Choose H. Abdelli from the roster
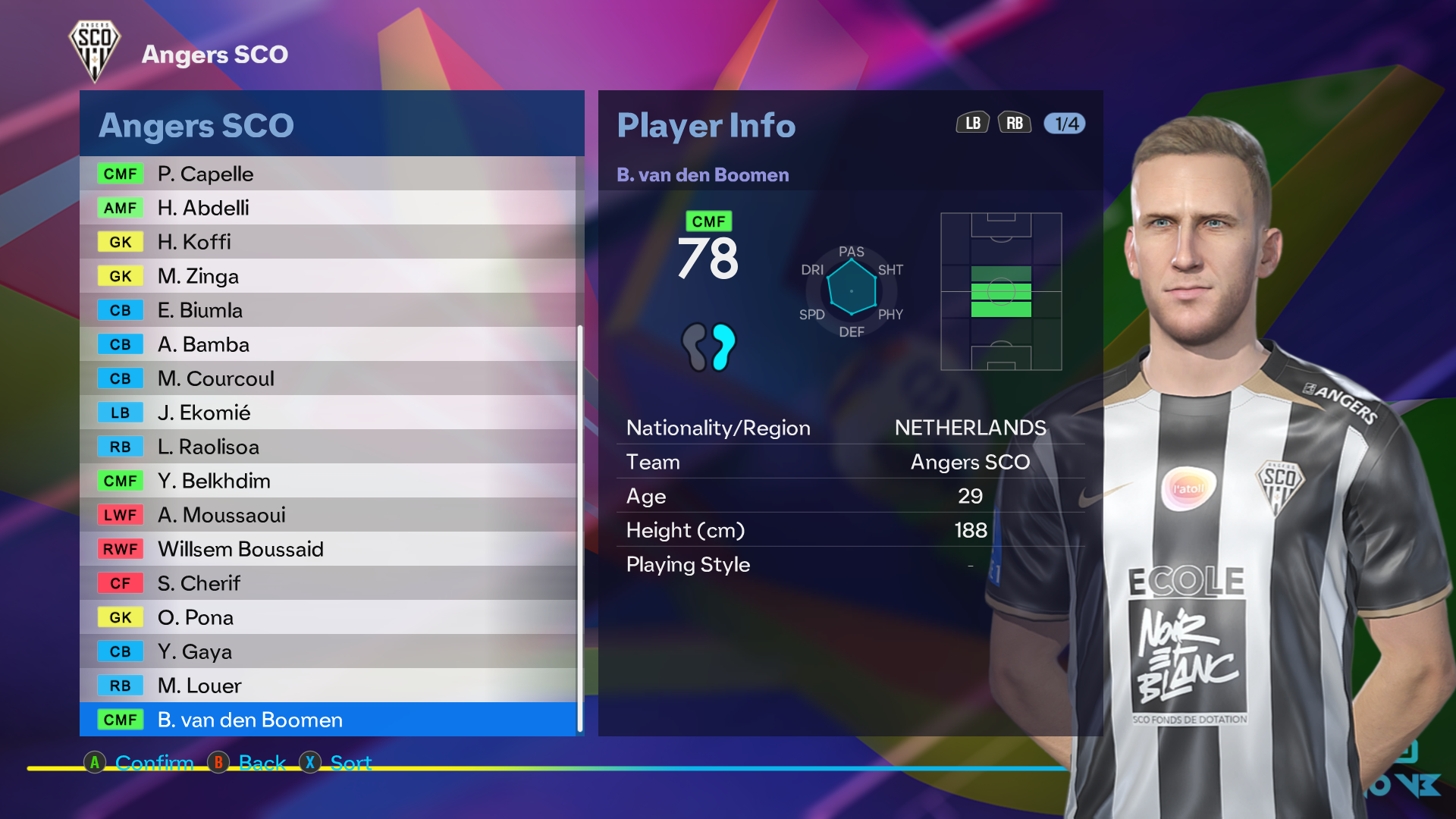The height and width of the screenshot is (819, 1456). [x=328, y=208]
